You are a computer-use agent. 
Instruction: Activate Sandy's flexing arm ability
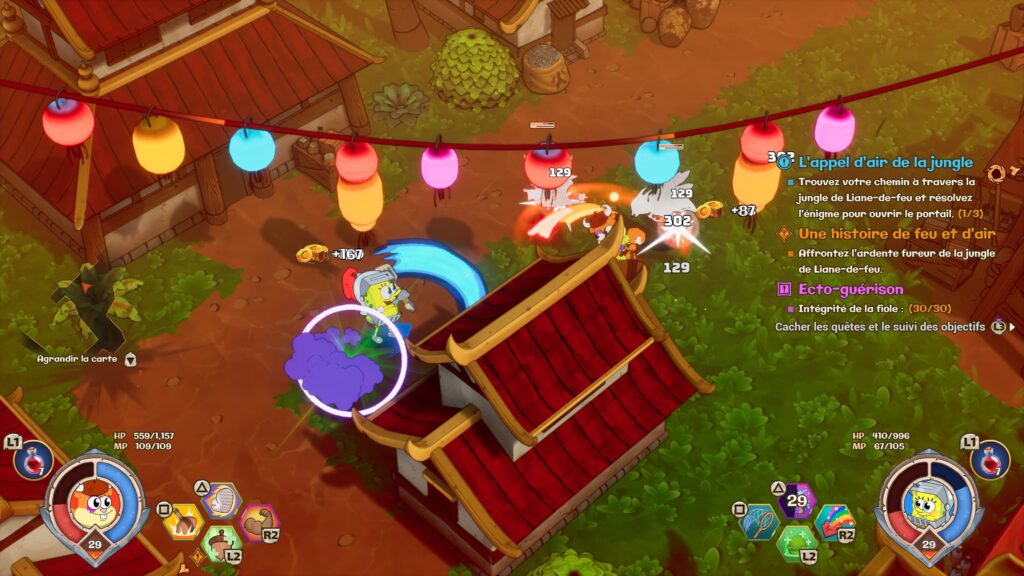tap(259, 523)
